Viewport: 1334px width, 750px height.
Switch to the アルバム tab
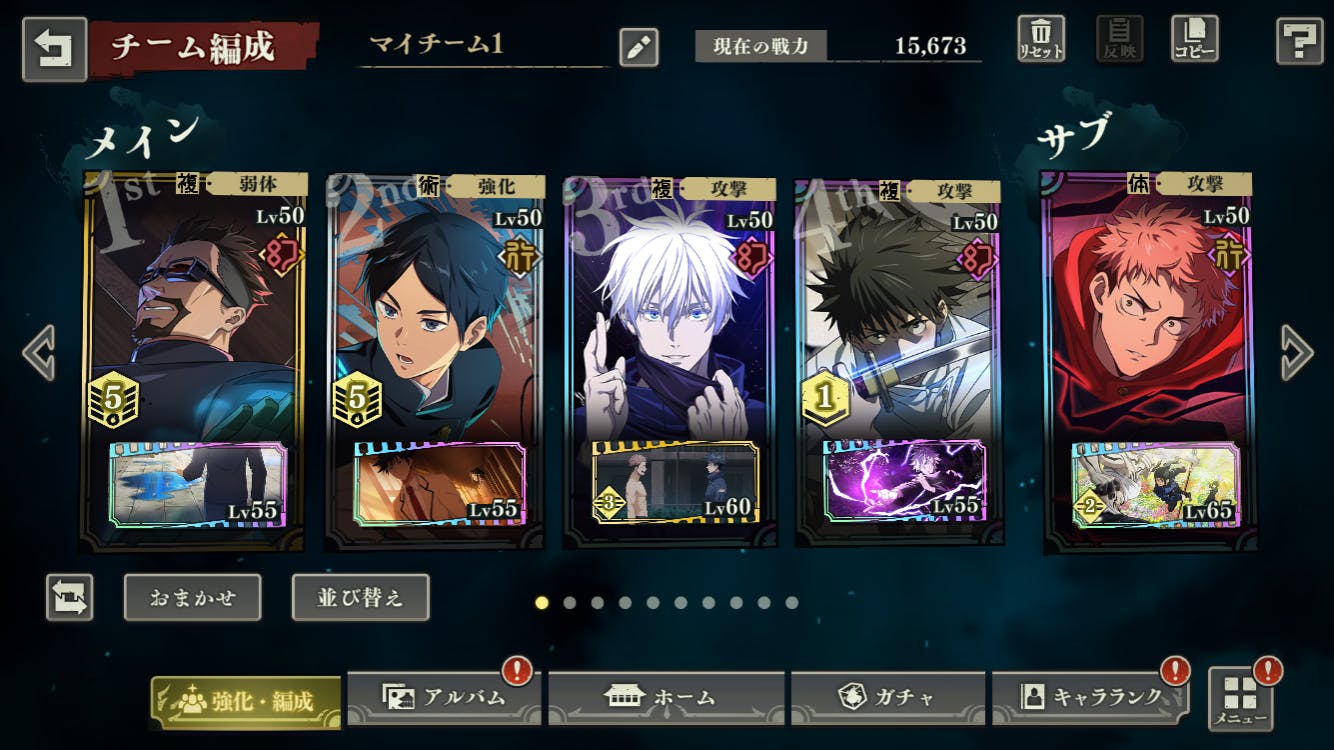(444, 698)
